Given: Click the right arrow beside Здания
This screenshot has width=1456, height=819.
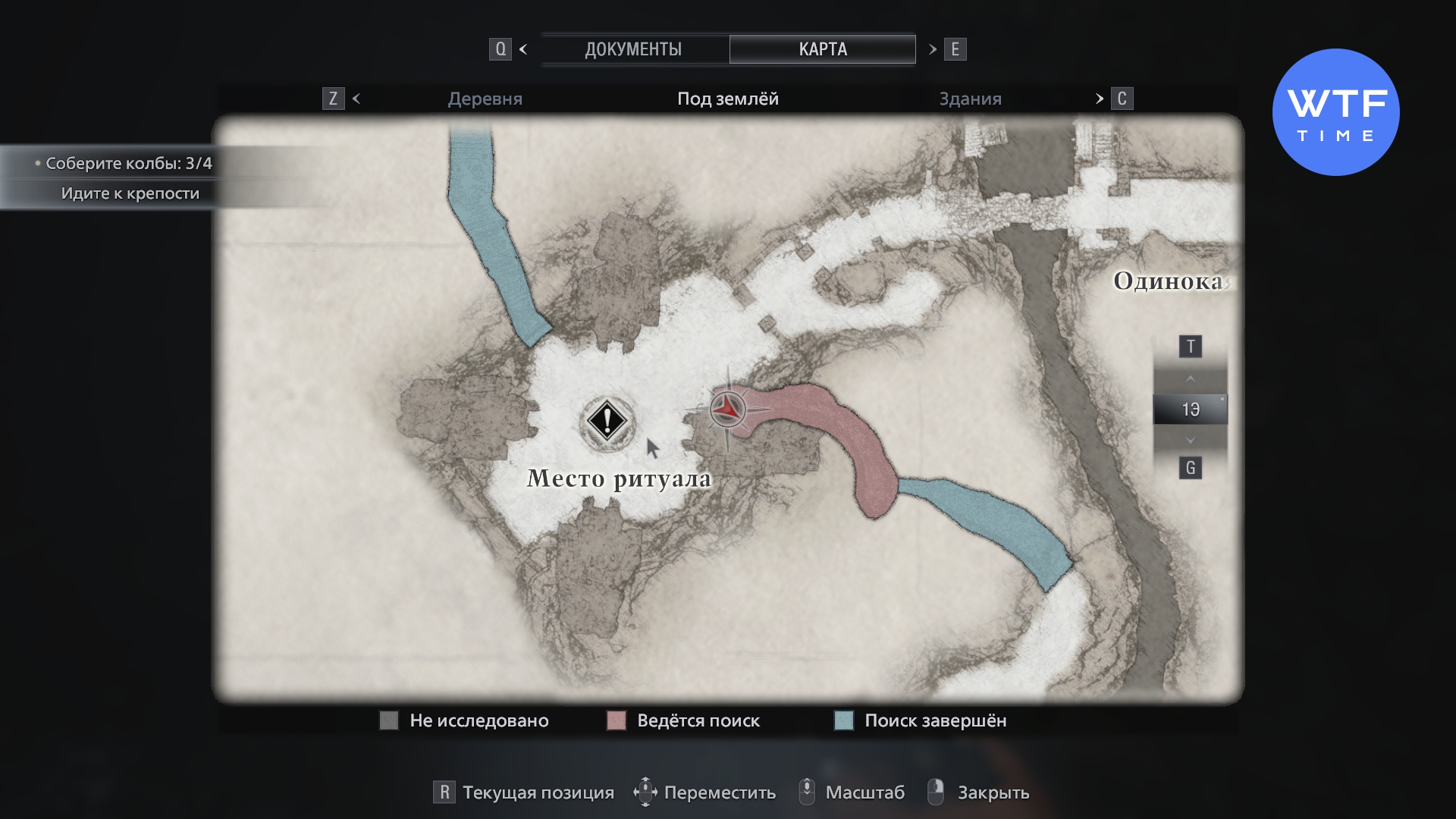Looking at the screenshot, I should click(x=1099, y=99).
